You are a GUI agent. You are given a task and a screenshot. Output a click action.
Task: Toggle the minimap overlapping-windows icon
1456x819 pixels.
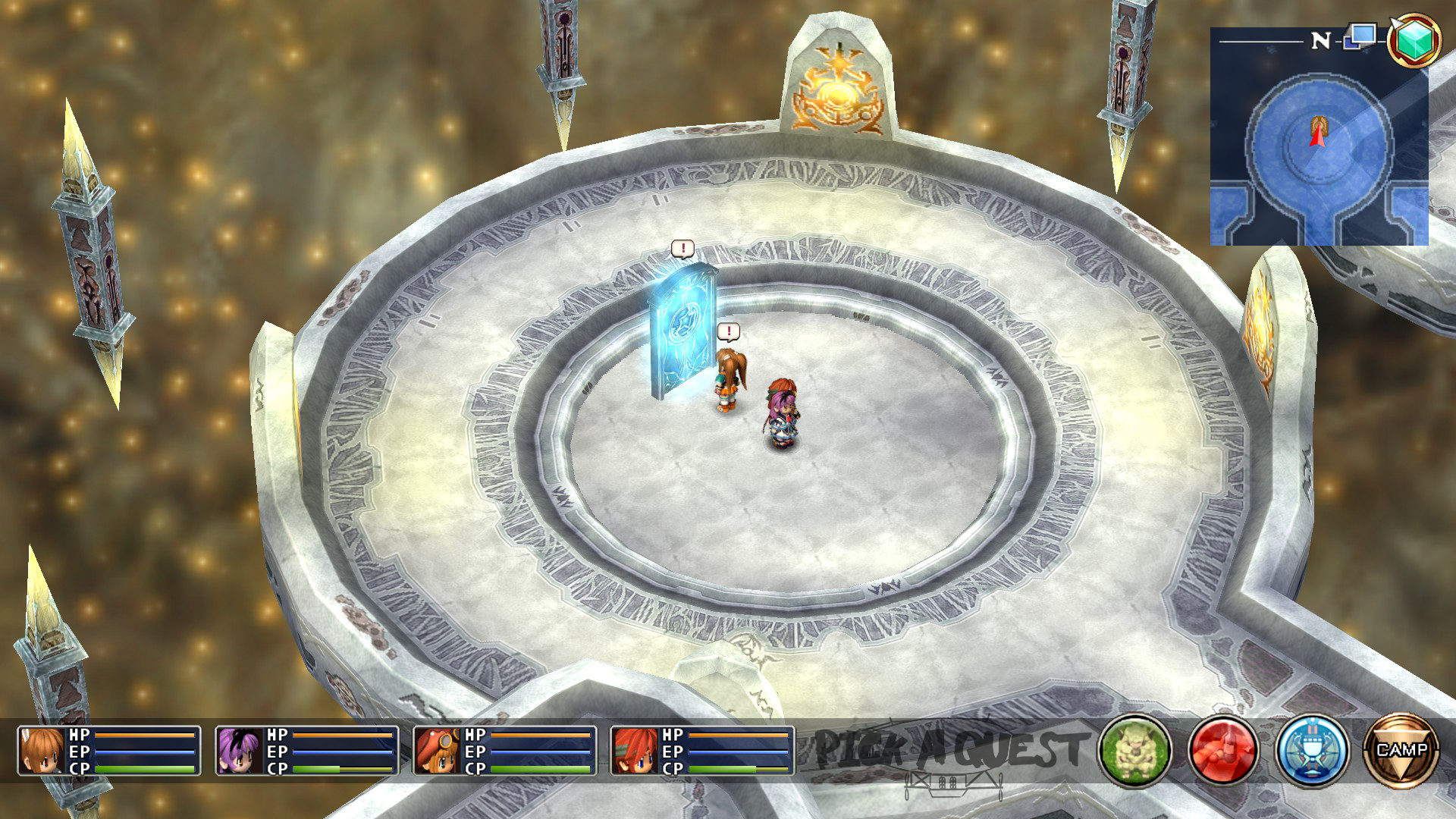1360,36
